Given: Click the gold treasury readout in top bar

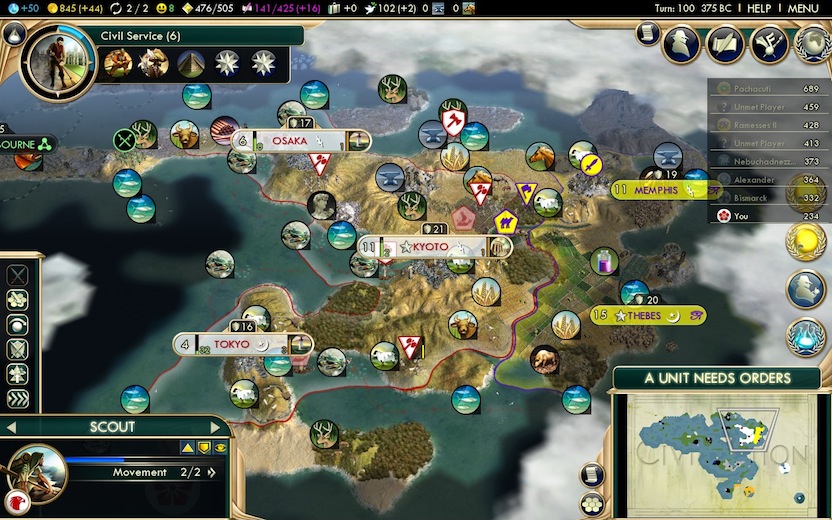Looking at the screenshot, I should pos(78,8).
